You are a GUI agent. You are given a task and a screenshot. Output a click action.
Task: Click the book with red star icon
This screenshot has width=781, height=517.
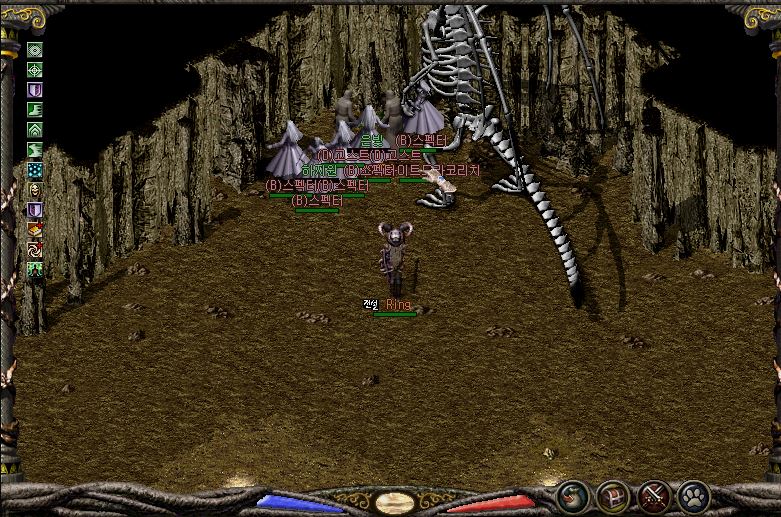(x=35, y=230)
